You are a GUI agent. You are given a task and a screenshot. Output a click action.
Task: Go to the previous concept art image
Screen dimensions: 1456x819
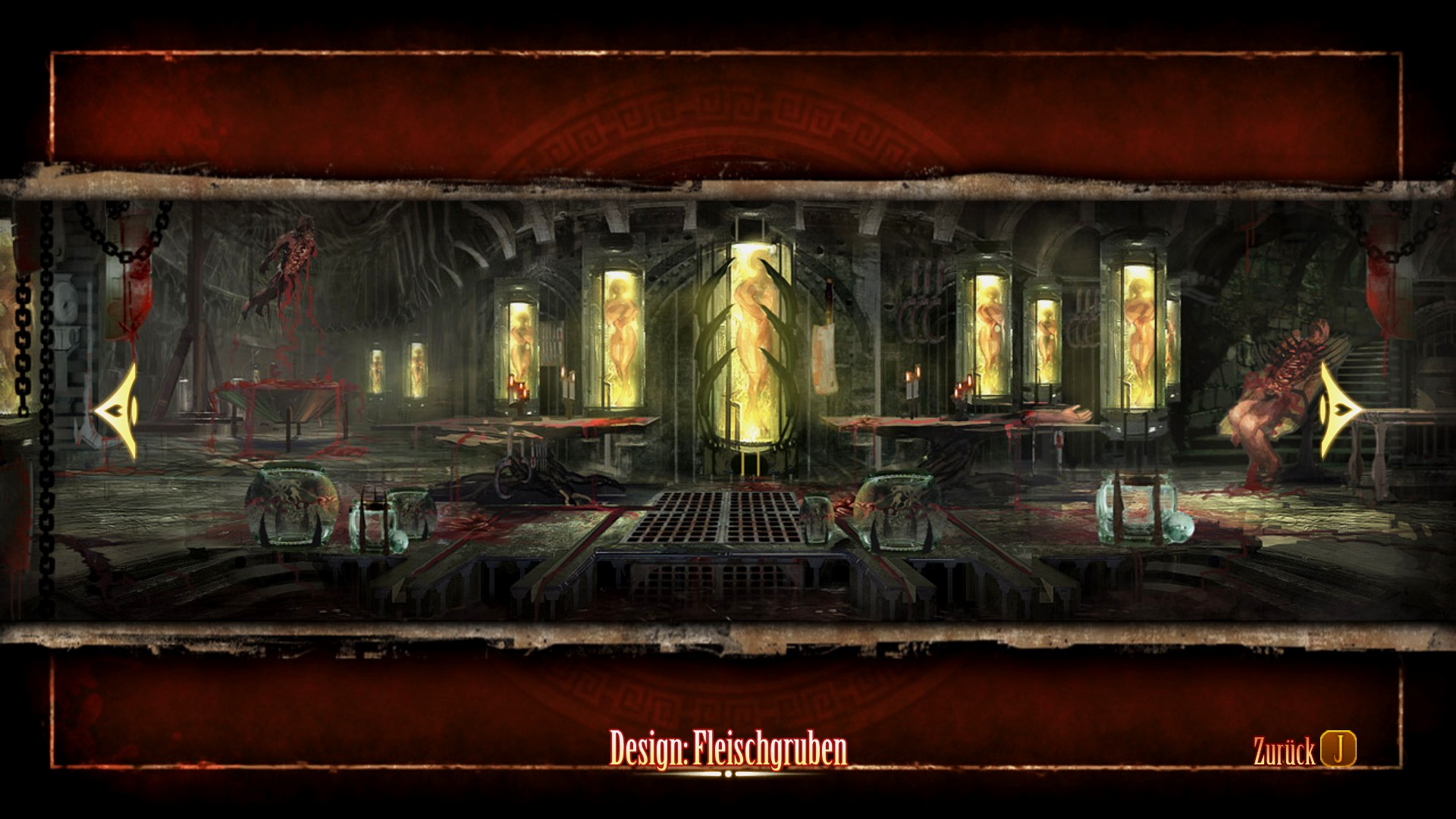[117, 410]
